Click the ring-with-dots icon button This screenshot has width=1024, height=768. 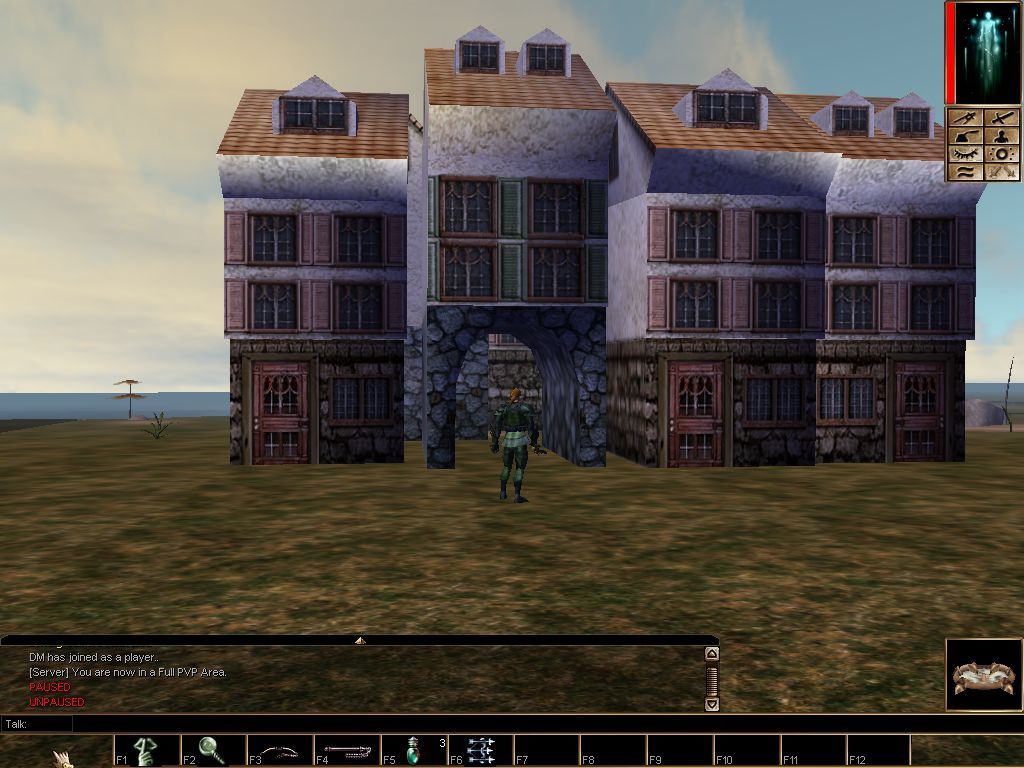tap(1001, 154)
